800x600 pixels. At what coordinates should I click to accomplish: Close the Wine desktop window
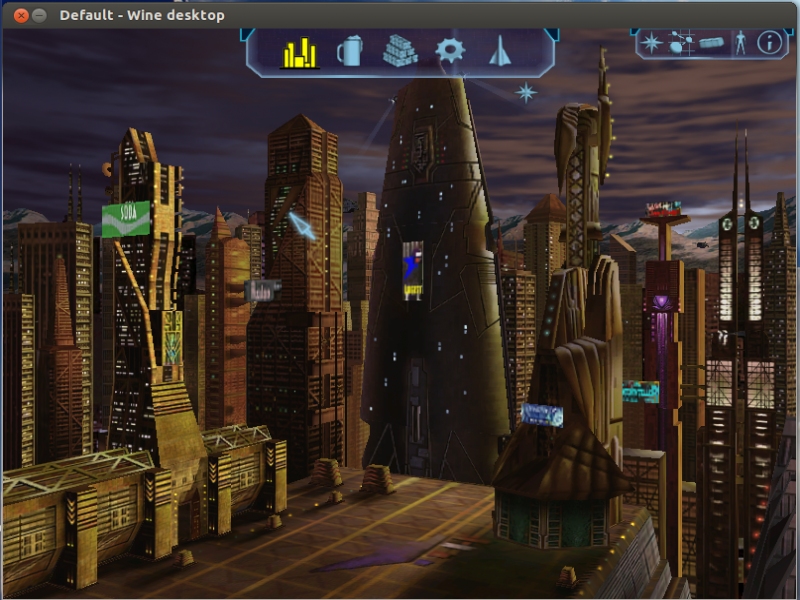(21, 15)
